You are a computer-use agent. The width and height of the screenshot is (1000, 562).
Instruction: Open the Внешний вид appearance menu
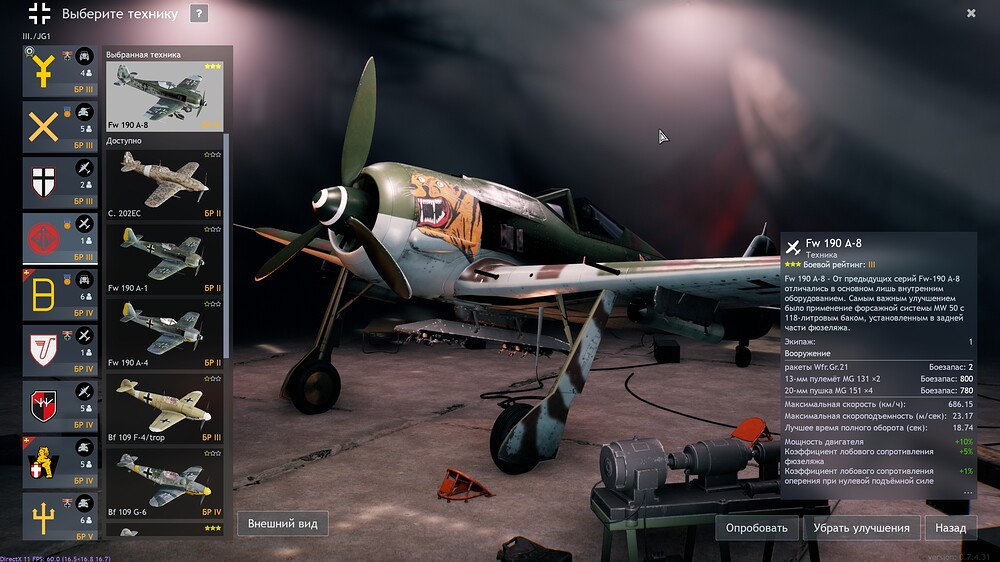tap(283, 523)
